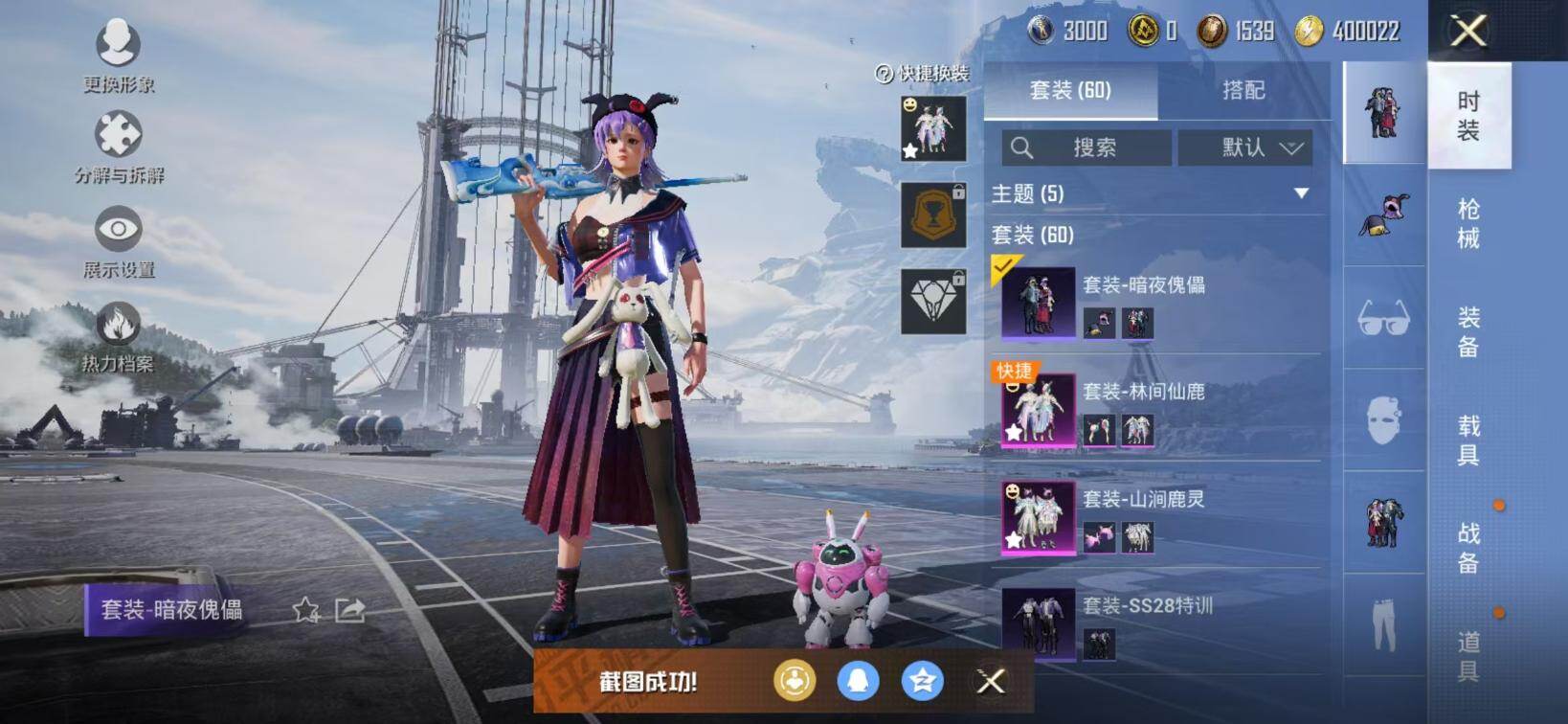Favorite the outfit with the star icon
Screen dimensions: 1568x724
[x=305, y=610]
